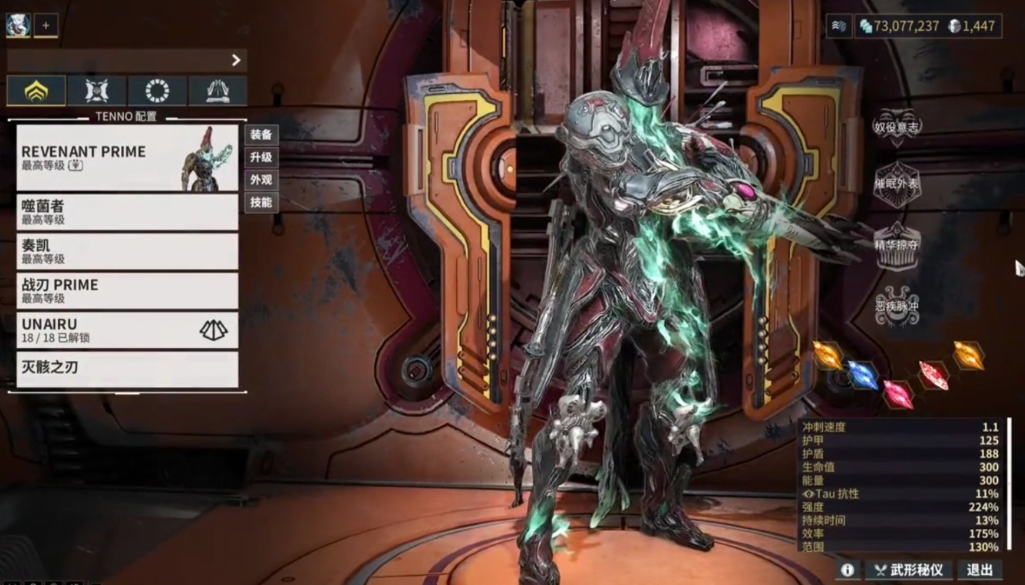
Task: Switch to the ring-shaped loadout category tab
Action: [x=157, y=91]
